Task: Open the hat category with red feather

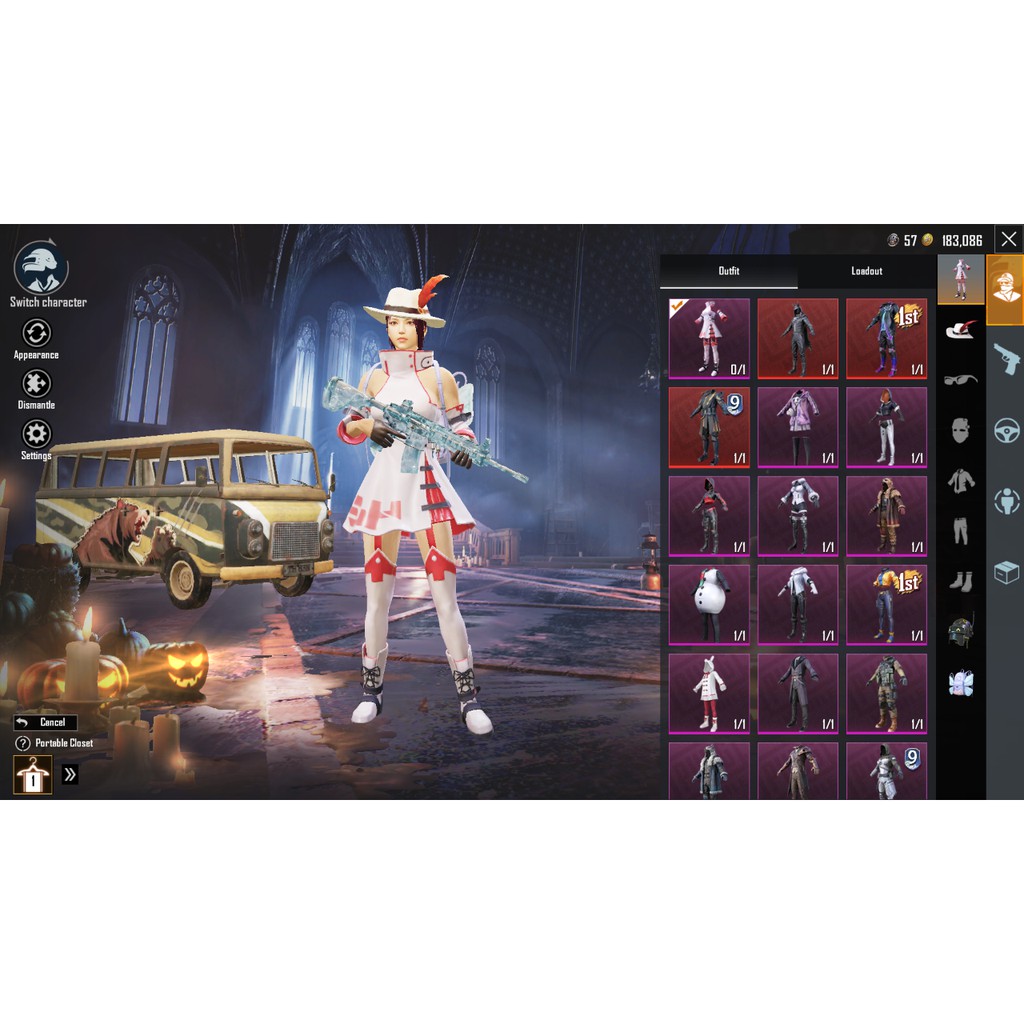Action: click(x=961, y=330)
